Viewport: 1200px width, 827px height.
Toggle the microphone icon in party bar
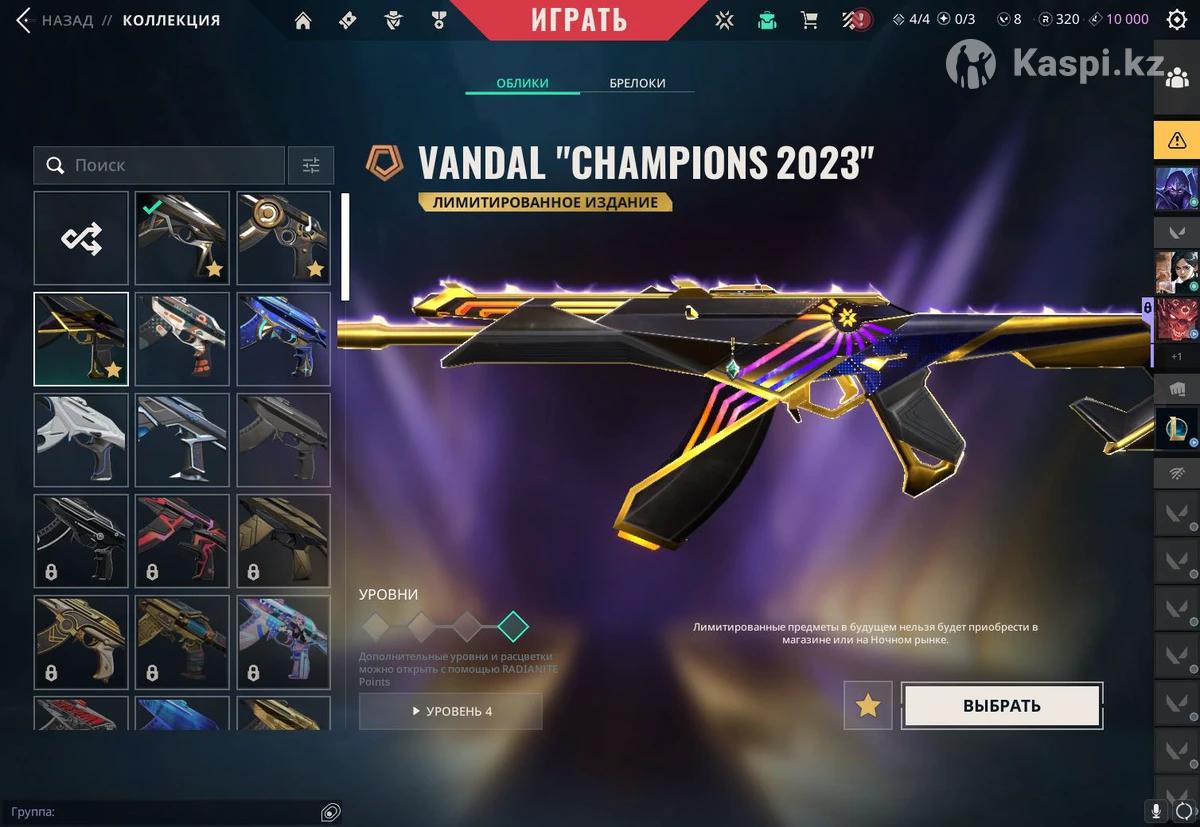pyautogui.click(x=1156, y=811)
